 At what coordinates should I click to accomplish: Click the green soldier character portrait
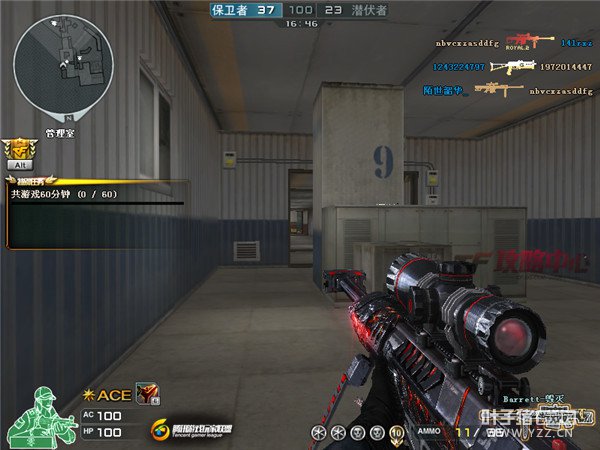40,415
